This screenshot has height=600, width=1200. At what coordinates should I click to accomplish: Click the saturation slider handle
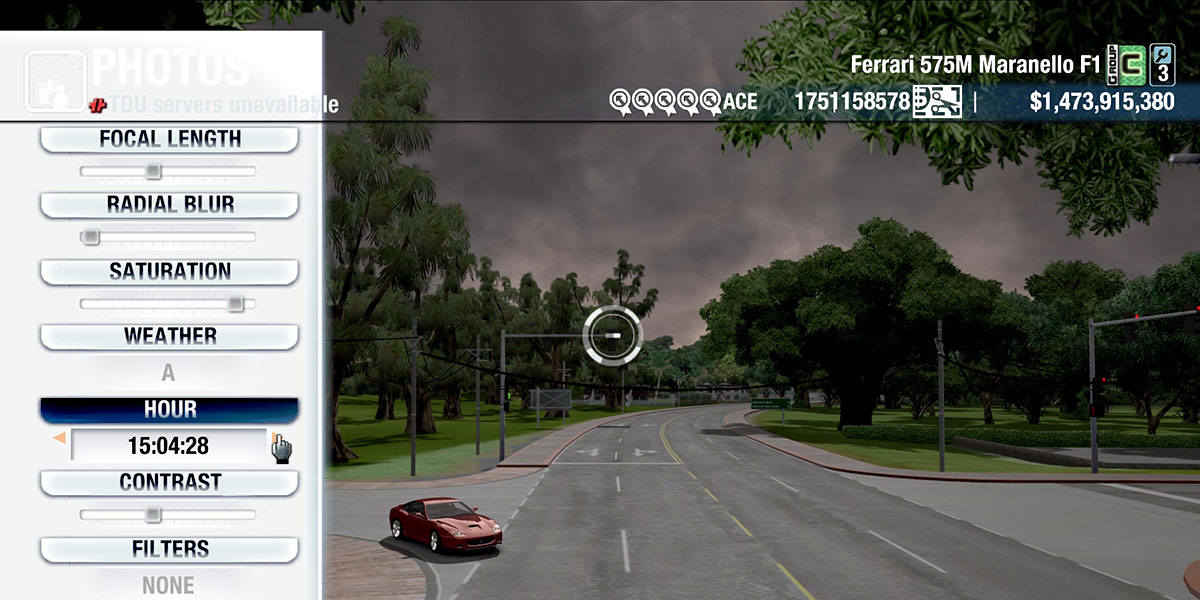click(x=235, y=303)
